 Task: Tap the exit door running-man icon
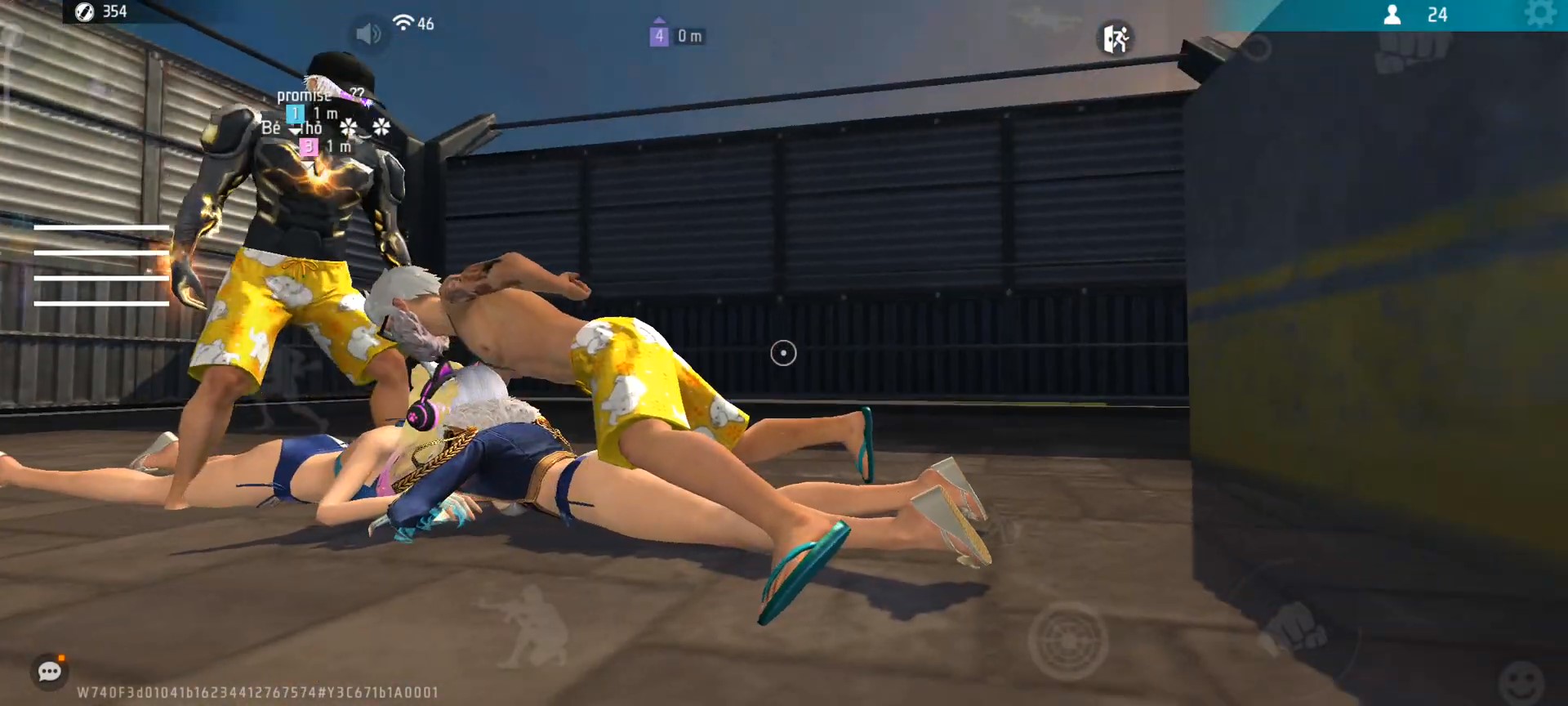[1116, 38]
